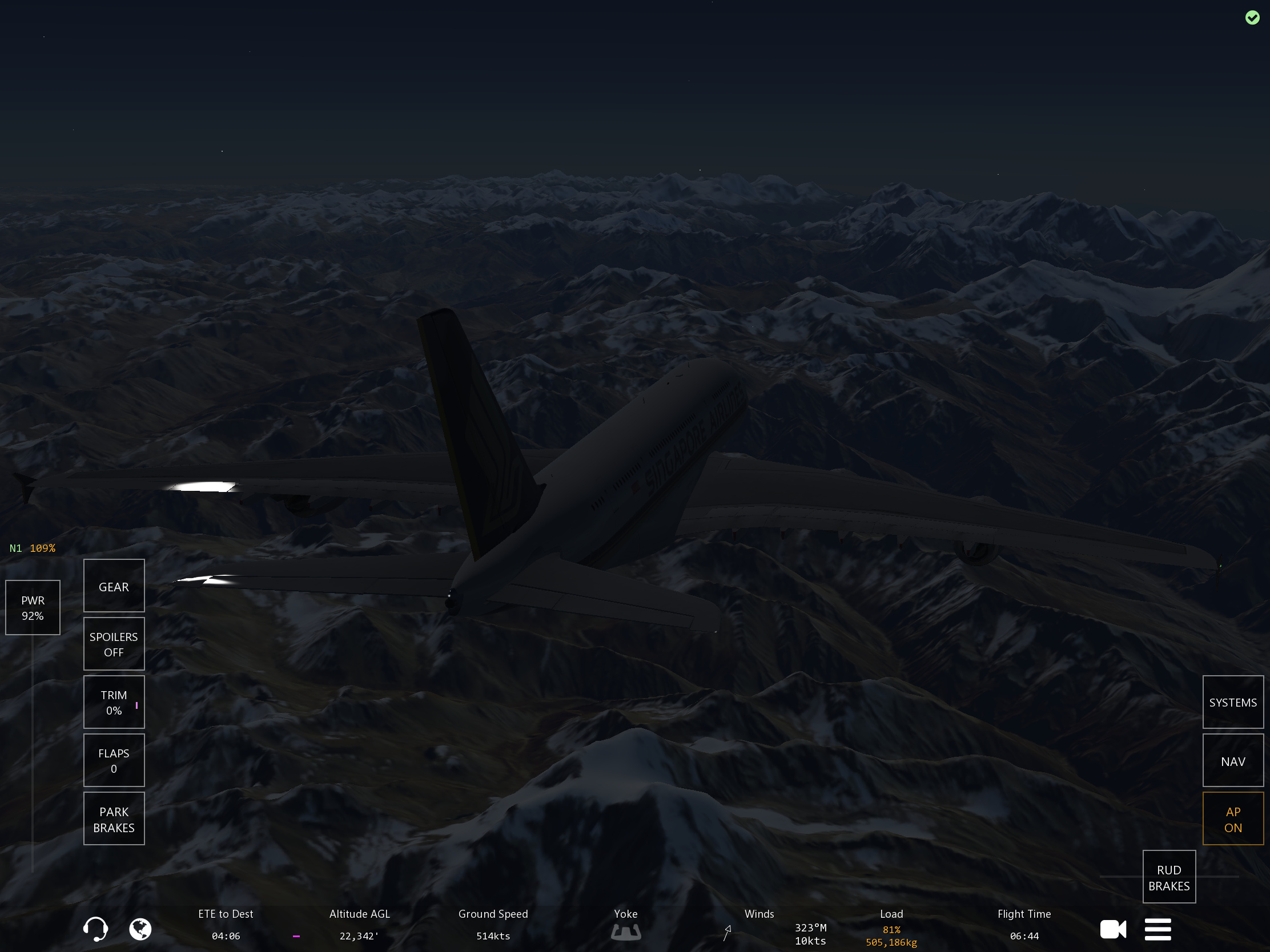Viewport: 1270px width, 952px height.
Task: Toggle the SPOILERS OFF button
Action: (x=114, y=644)
